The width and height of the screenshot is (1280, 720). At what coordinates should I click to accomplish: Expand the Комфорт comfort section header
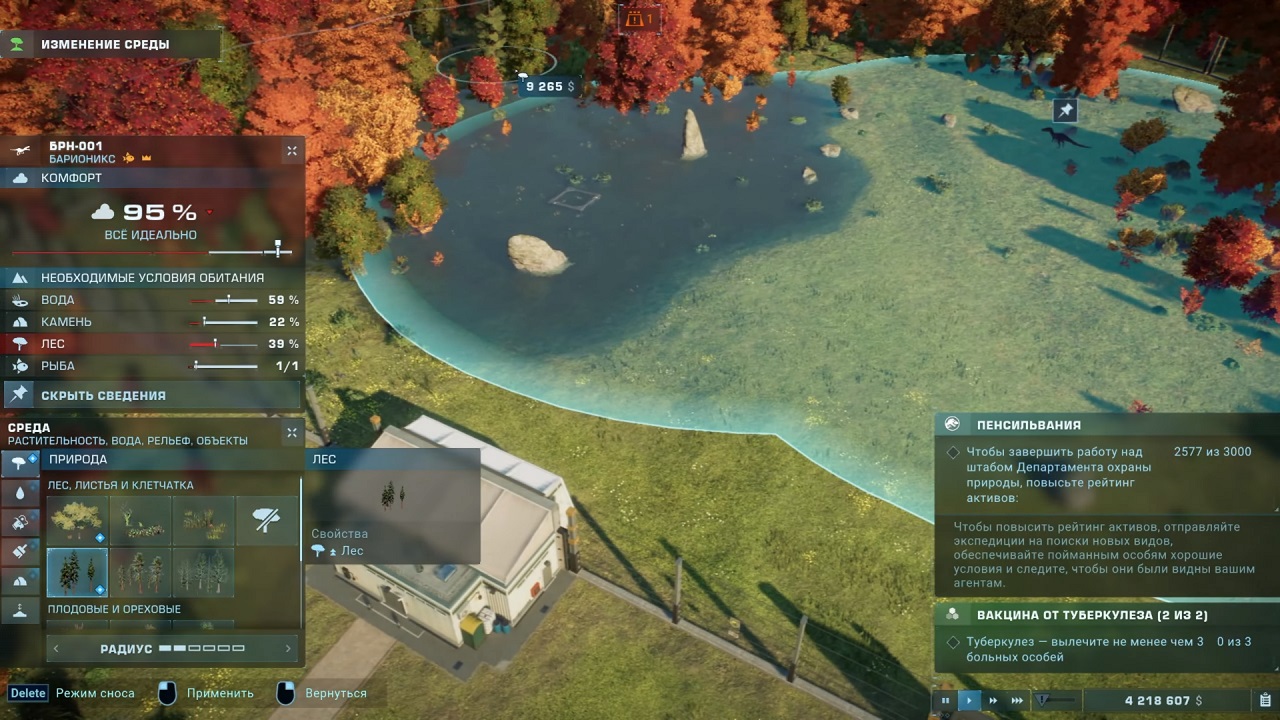150,178
